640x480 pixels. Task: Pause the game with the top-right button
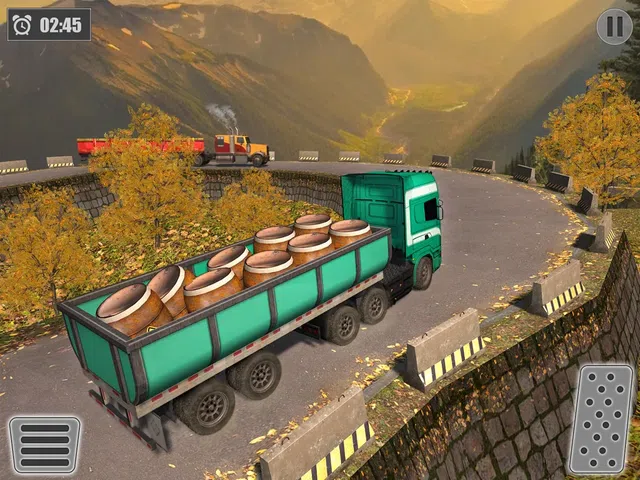point(614,26)
